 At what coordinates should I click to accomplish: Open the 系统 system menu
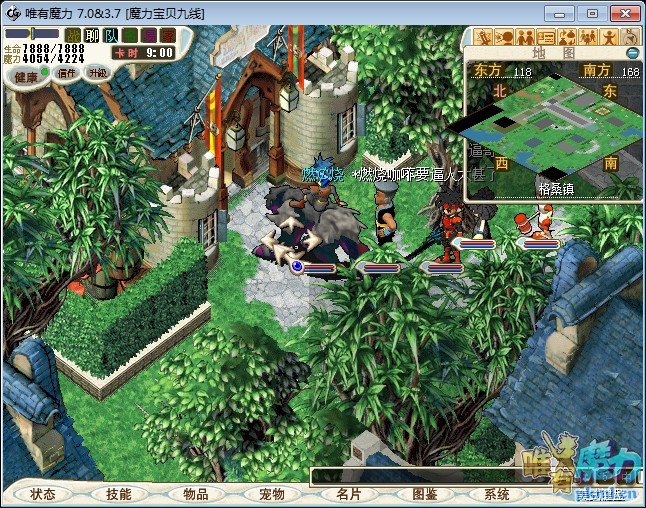coord(497,494)
